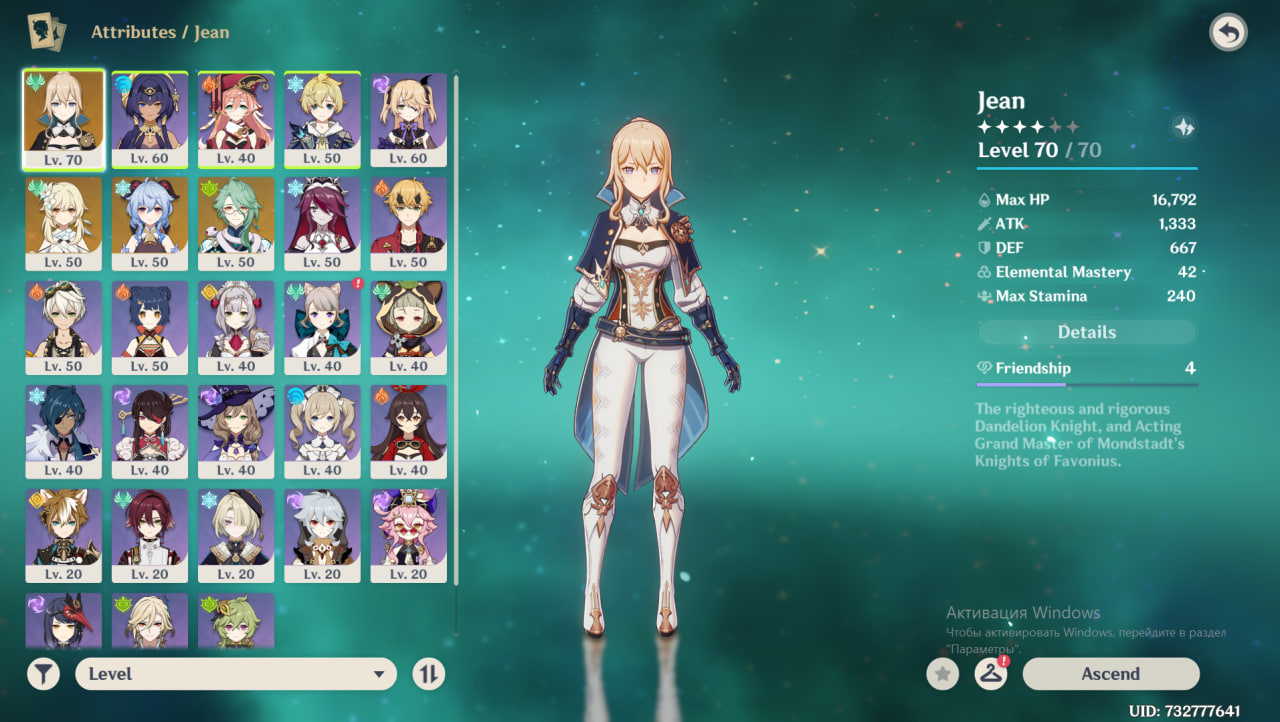This screenshot has height=722, width=1280.
Task: Select Dori's pink-haired portrait
Action: [408, 534]
